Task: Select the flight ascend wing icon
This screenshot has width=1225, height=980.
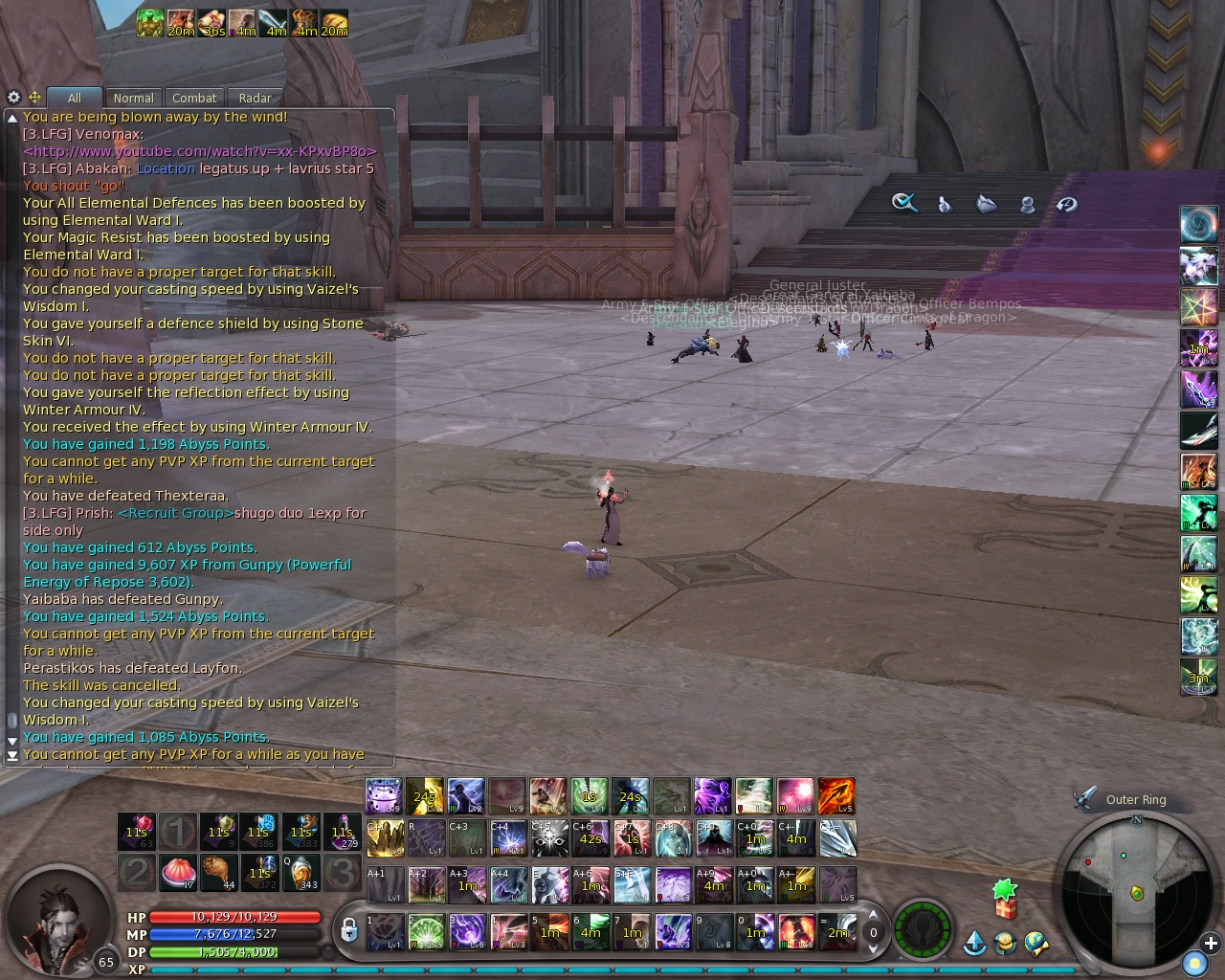Action: 973,943
